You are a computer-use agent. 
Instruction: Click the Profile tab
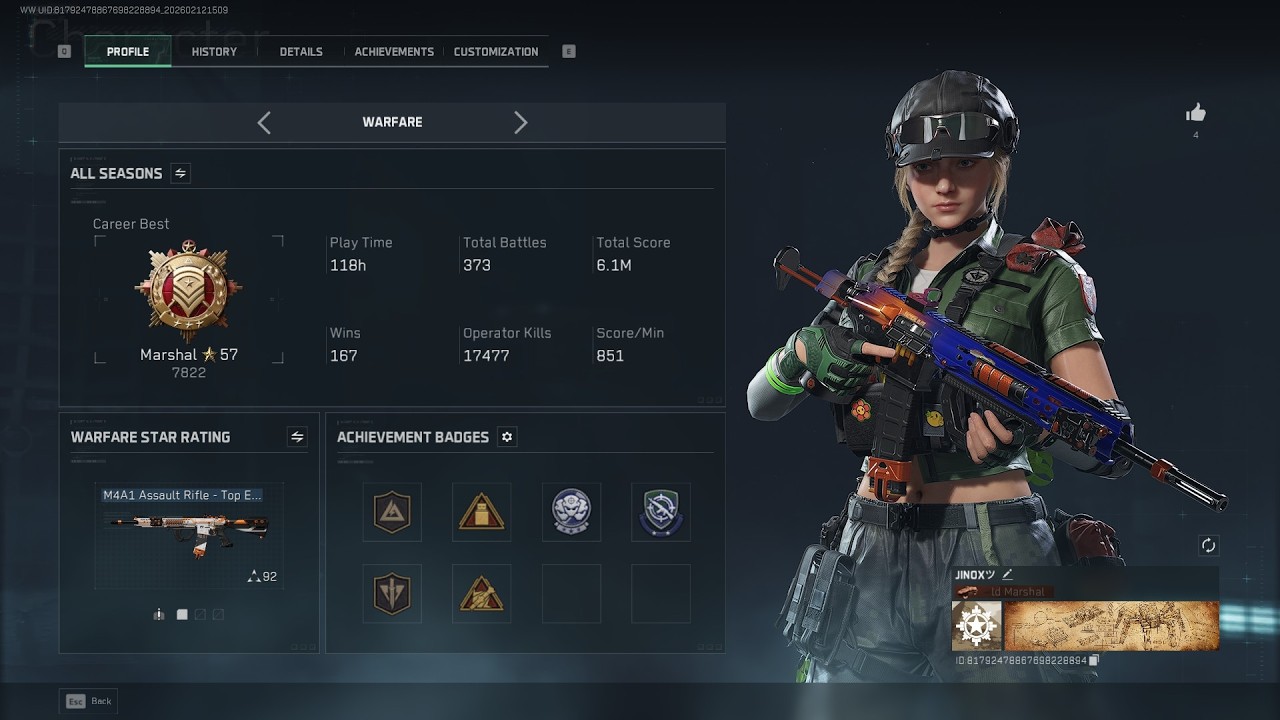[x=128, y=52]
